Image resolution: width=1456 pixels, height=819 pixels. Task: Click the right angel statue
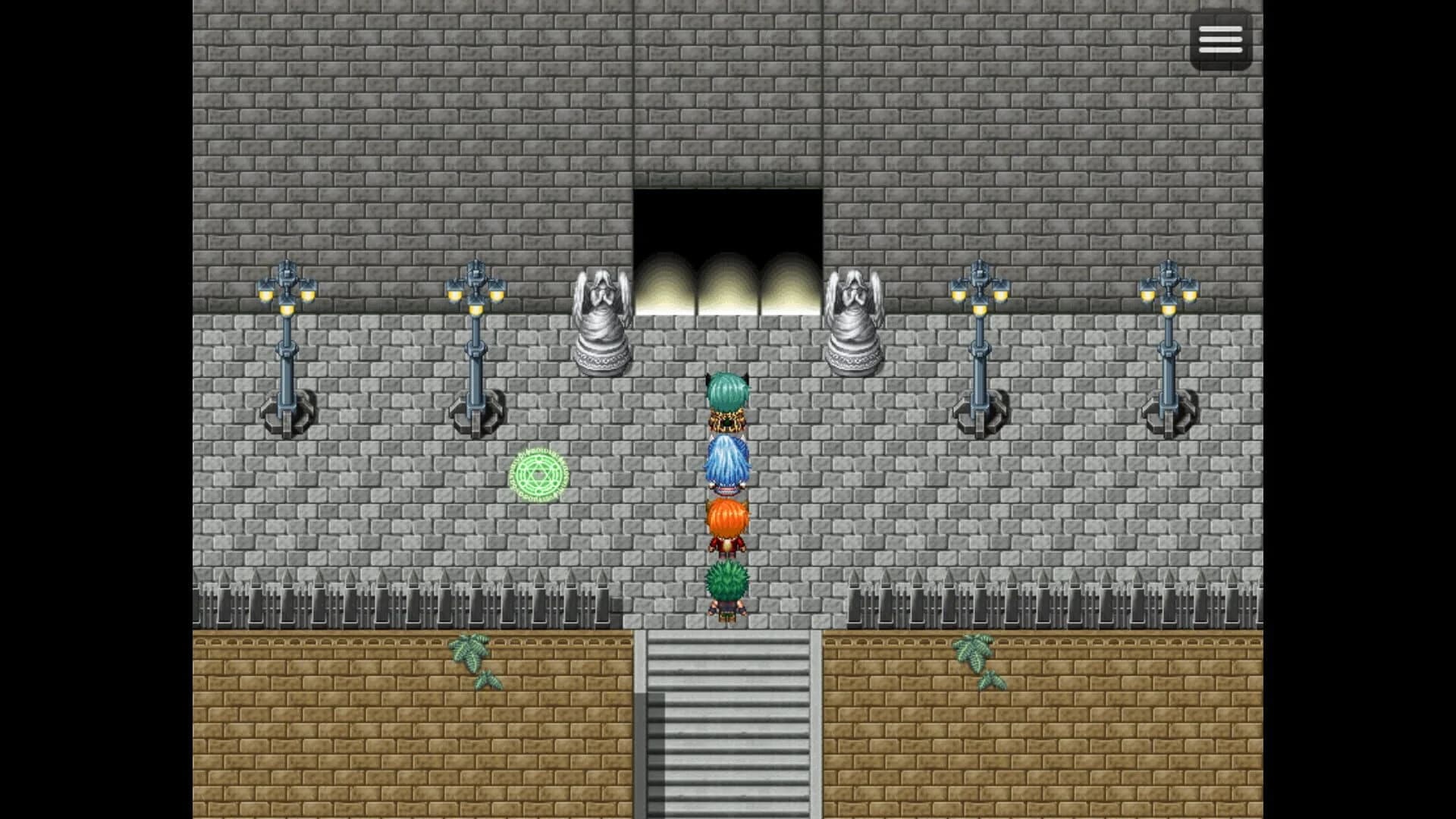[x=855, y=318]
